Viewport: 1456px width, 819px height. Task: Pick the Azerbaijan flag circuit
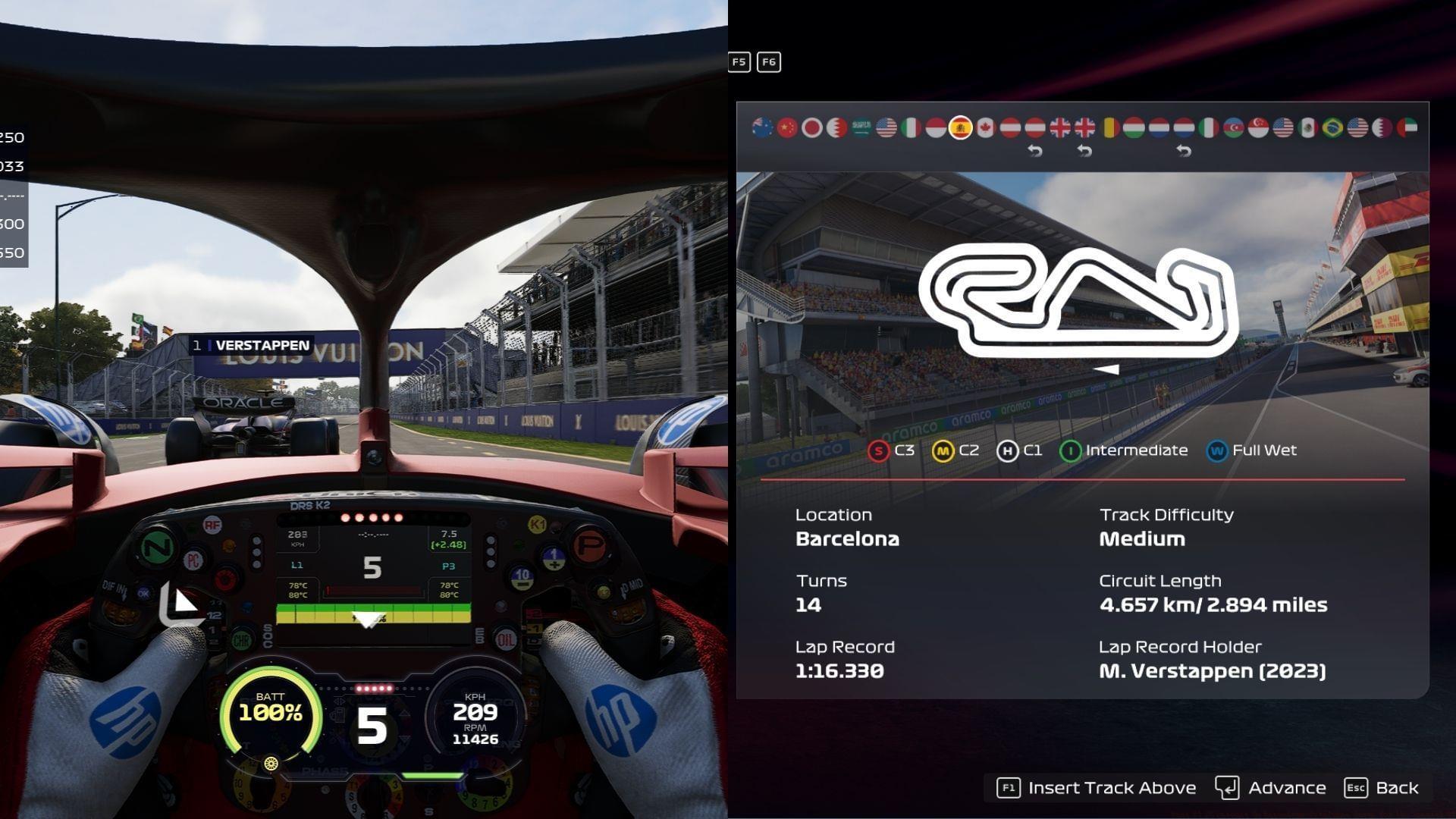coord(1233,127)
